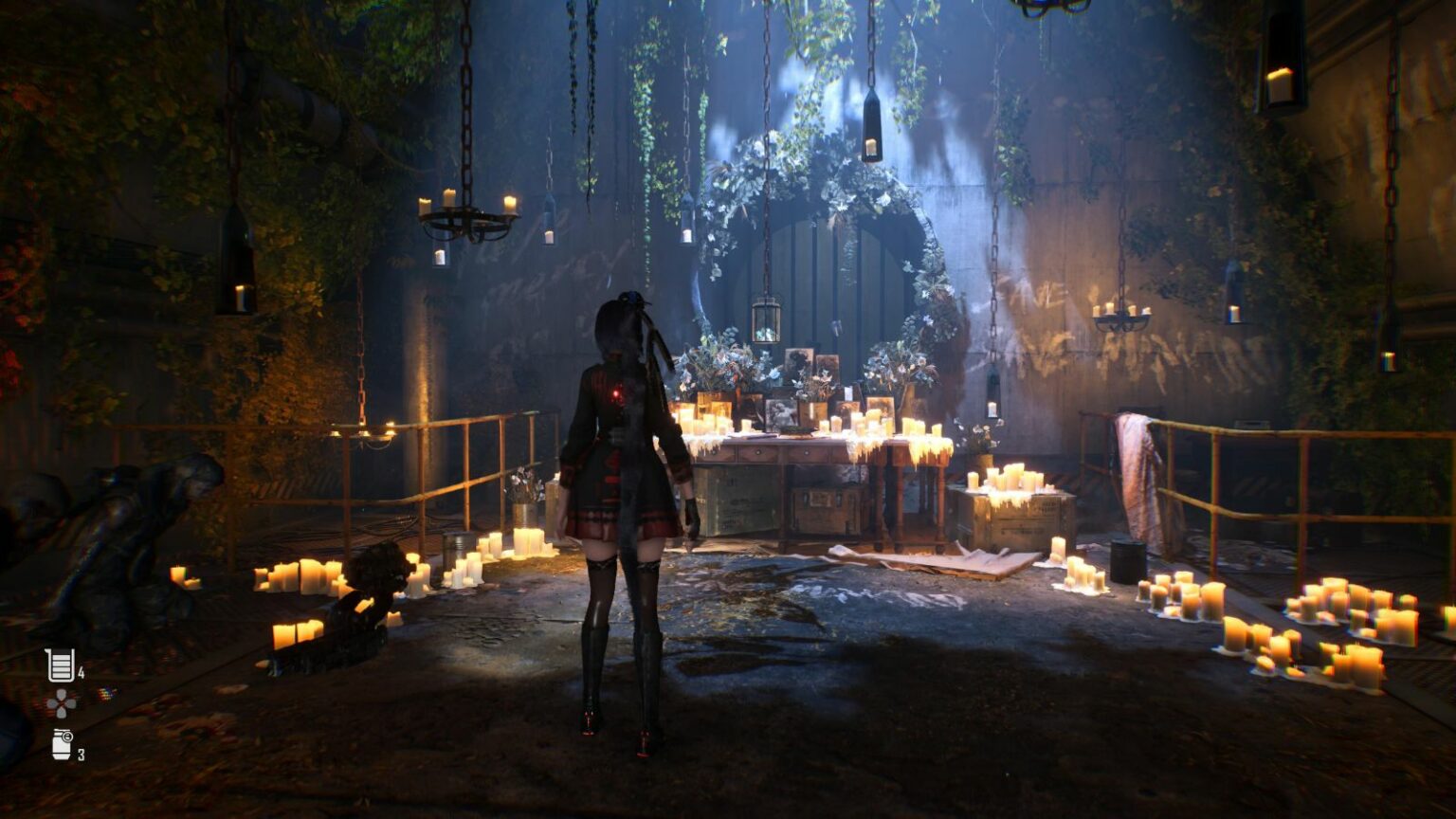Use the canister grenade item icon

point(62,744)
